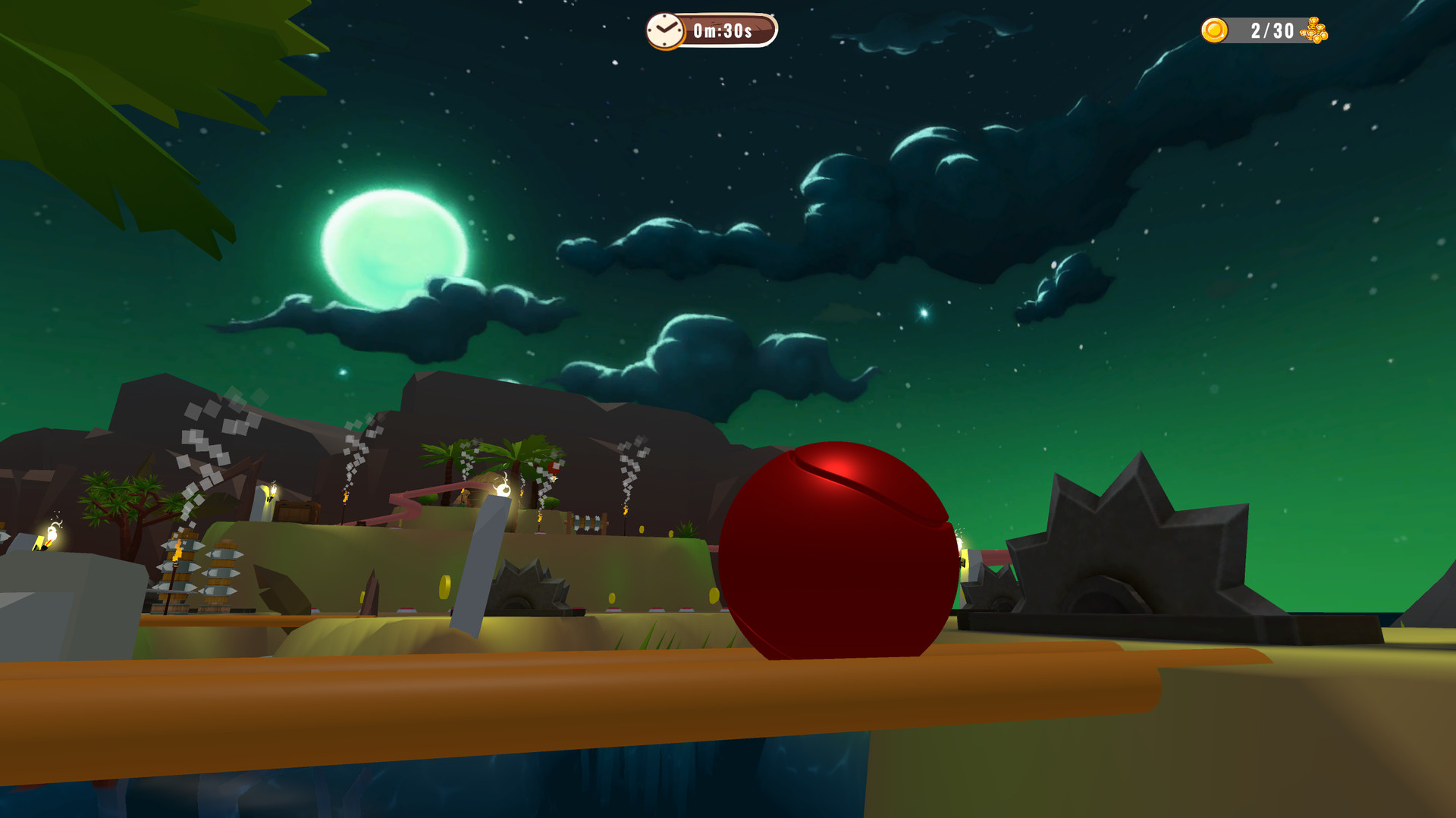Click the wooden crate near the barrels

click(298, 512)
